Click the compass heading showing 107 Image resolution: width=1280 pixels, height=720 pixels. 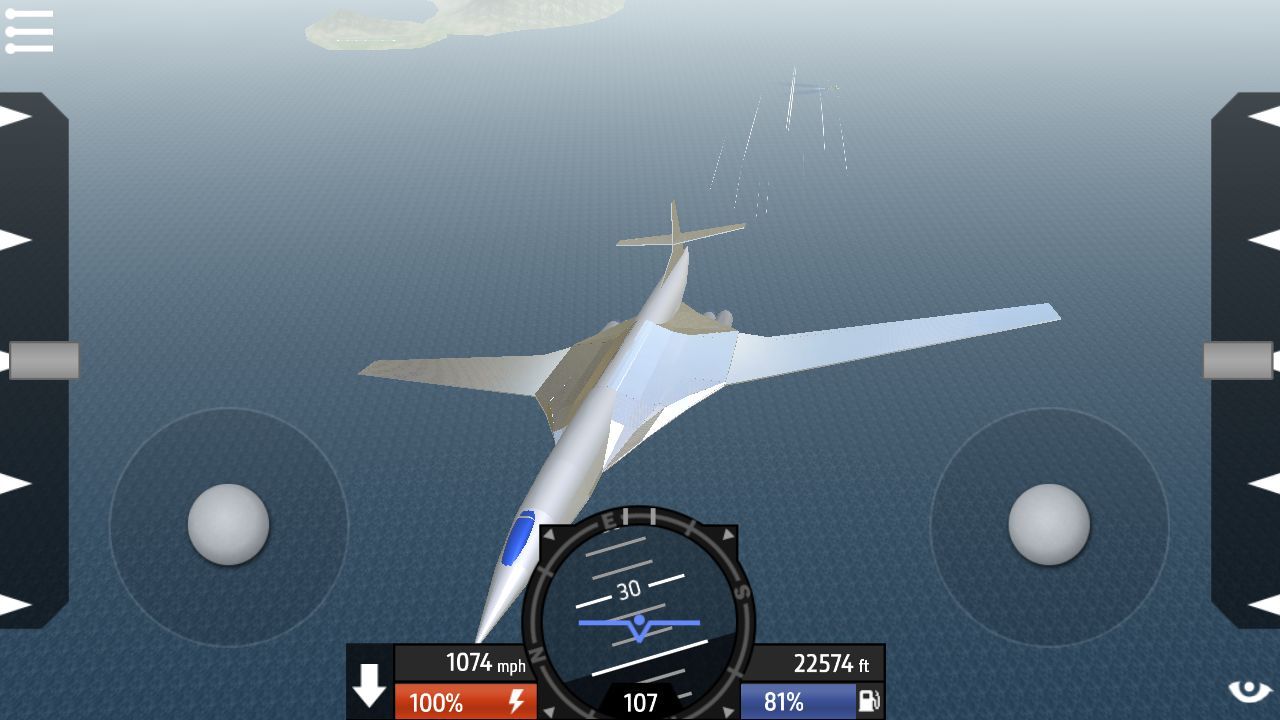[640, 703]
